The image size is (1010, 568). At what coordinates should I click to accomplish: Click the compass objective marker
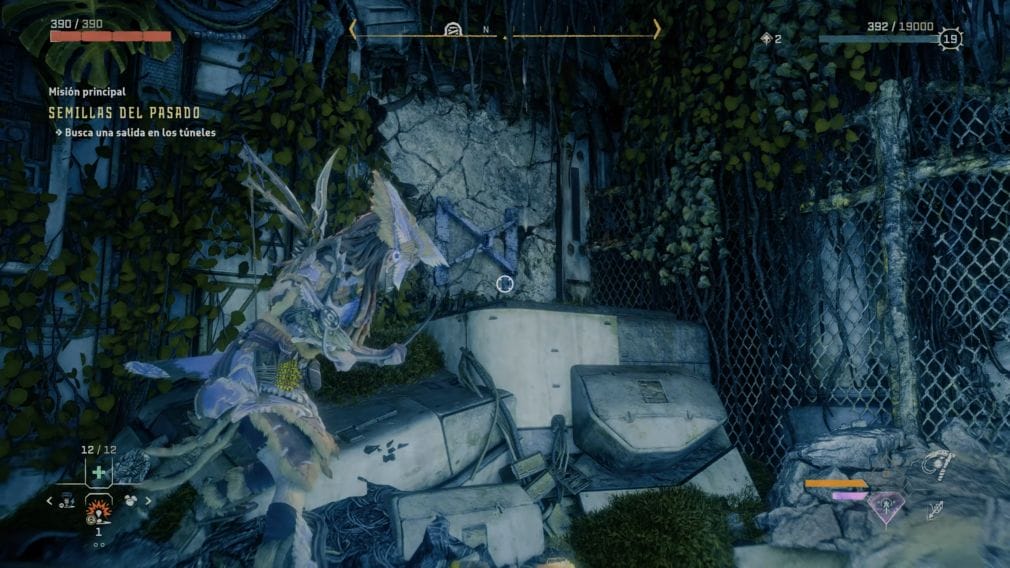click(452, 30)
